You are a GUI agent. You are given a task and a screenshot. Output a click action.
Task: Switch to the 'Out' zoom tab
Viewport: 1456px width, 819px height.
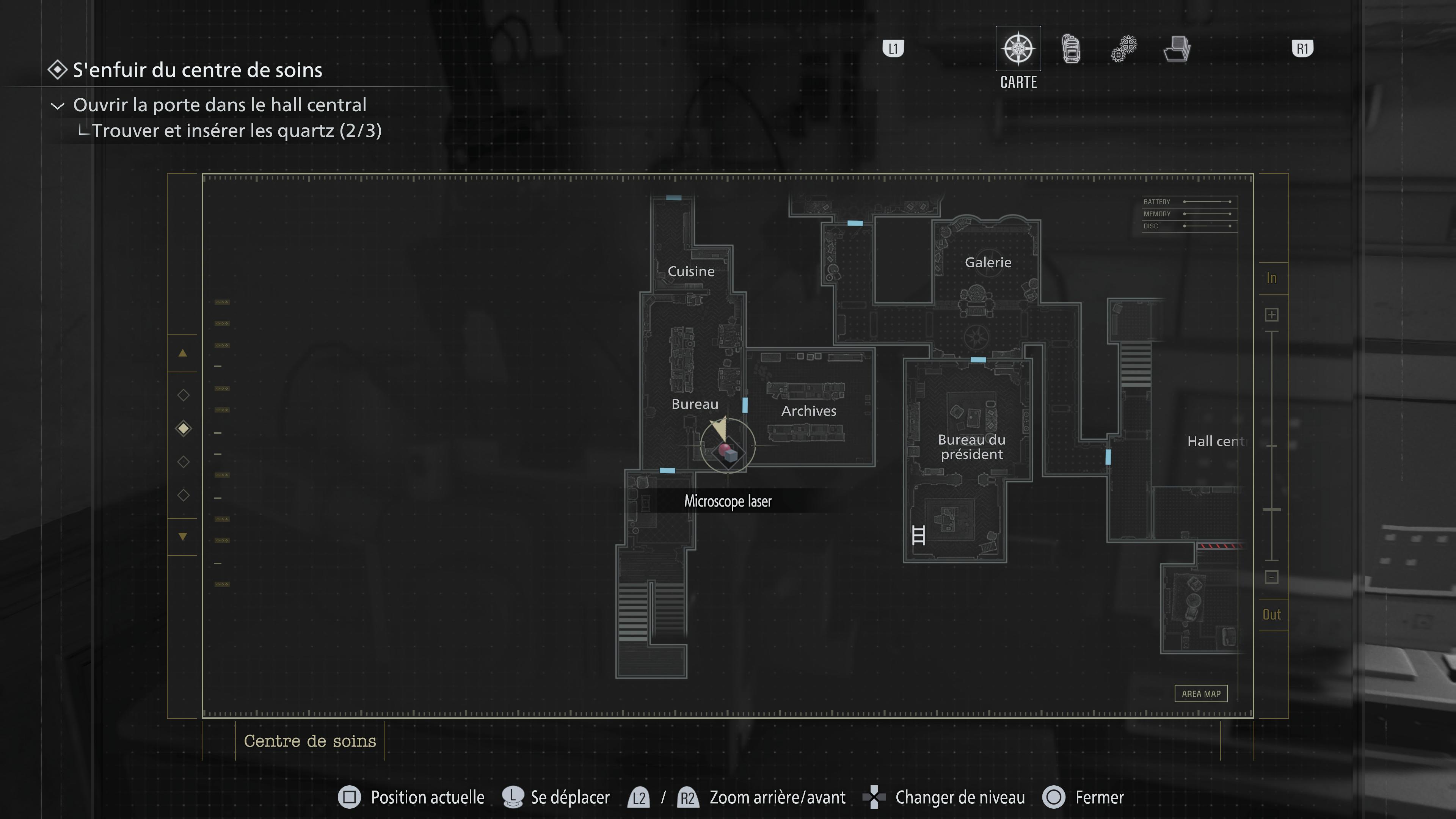(1272, 614)
